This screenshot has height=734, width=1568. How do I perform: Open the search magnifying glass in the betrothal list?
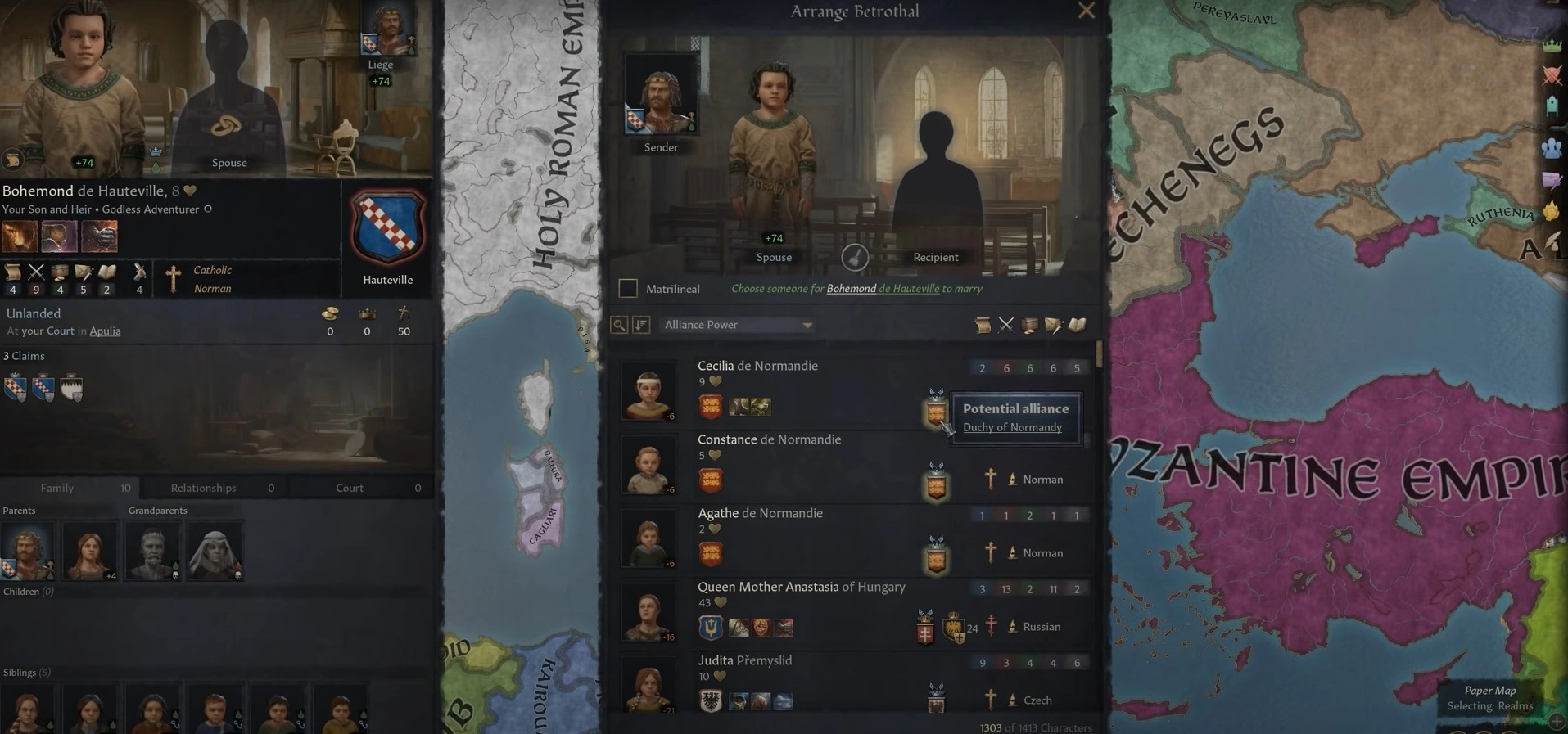(x=618, y=325)
